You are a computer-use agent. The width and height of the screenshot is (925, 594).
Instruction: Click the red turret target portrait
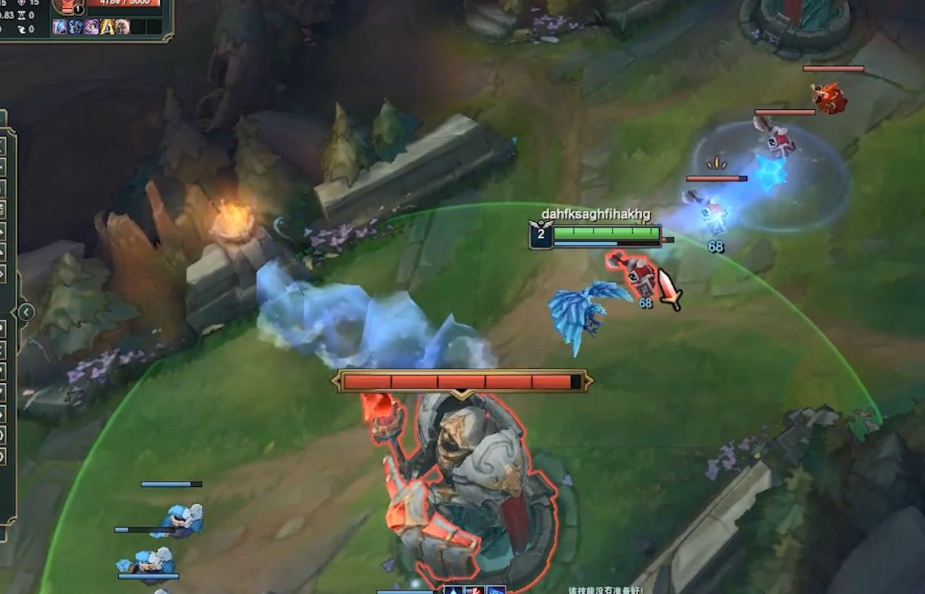coord(68,5)
